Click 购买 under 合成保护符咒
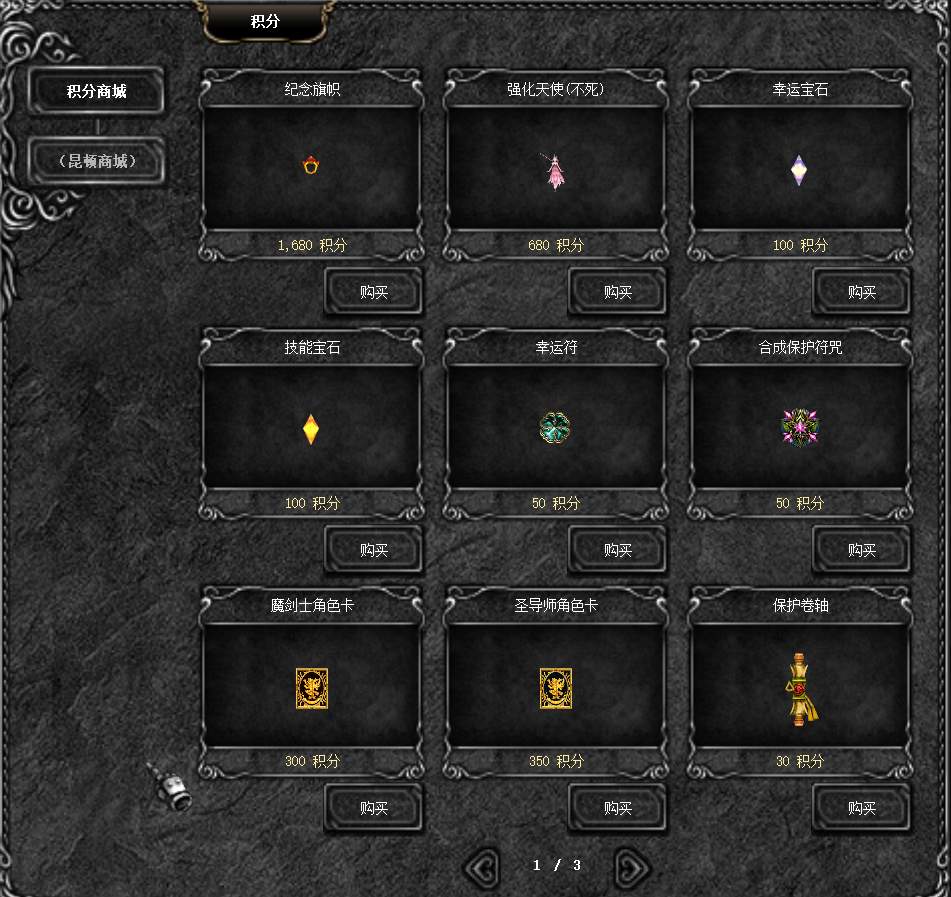The width and height of the screenshot is (951, 897). [x=862, y=551]
